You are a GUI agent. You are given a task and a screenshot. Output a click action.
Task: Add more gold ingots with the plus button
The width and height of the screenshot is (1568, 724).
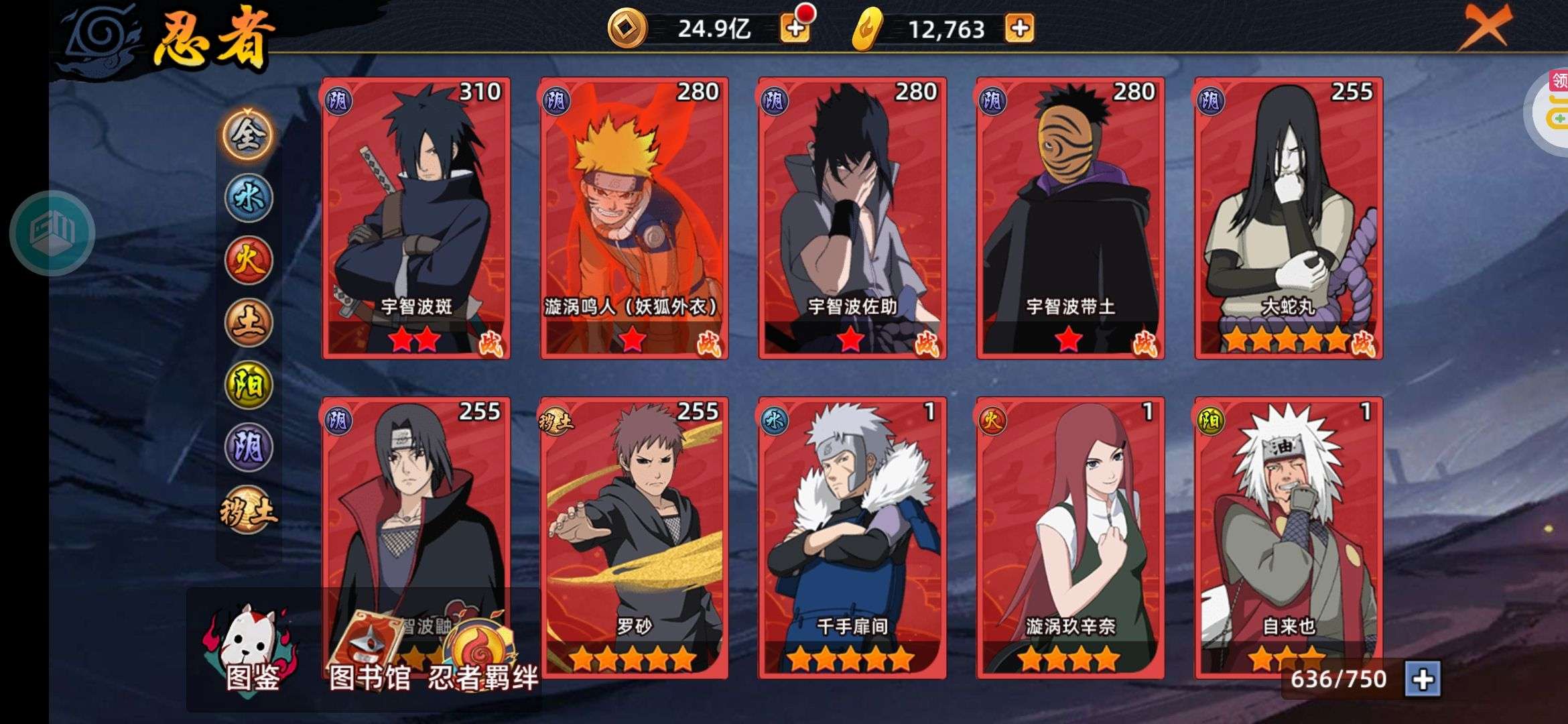1019,28
